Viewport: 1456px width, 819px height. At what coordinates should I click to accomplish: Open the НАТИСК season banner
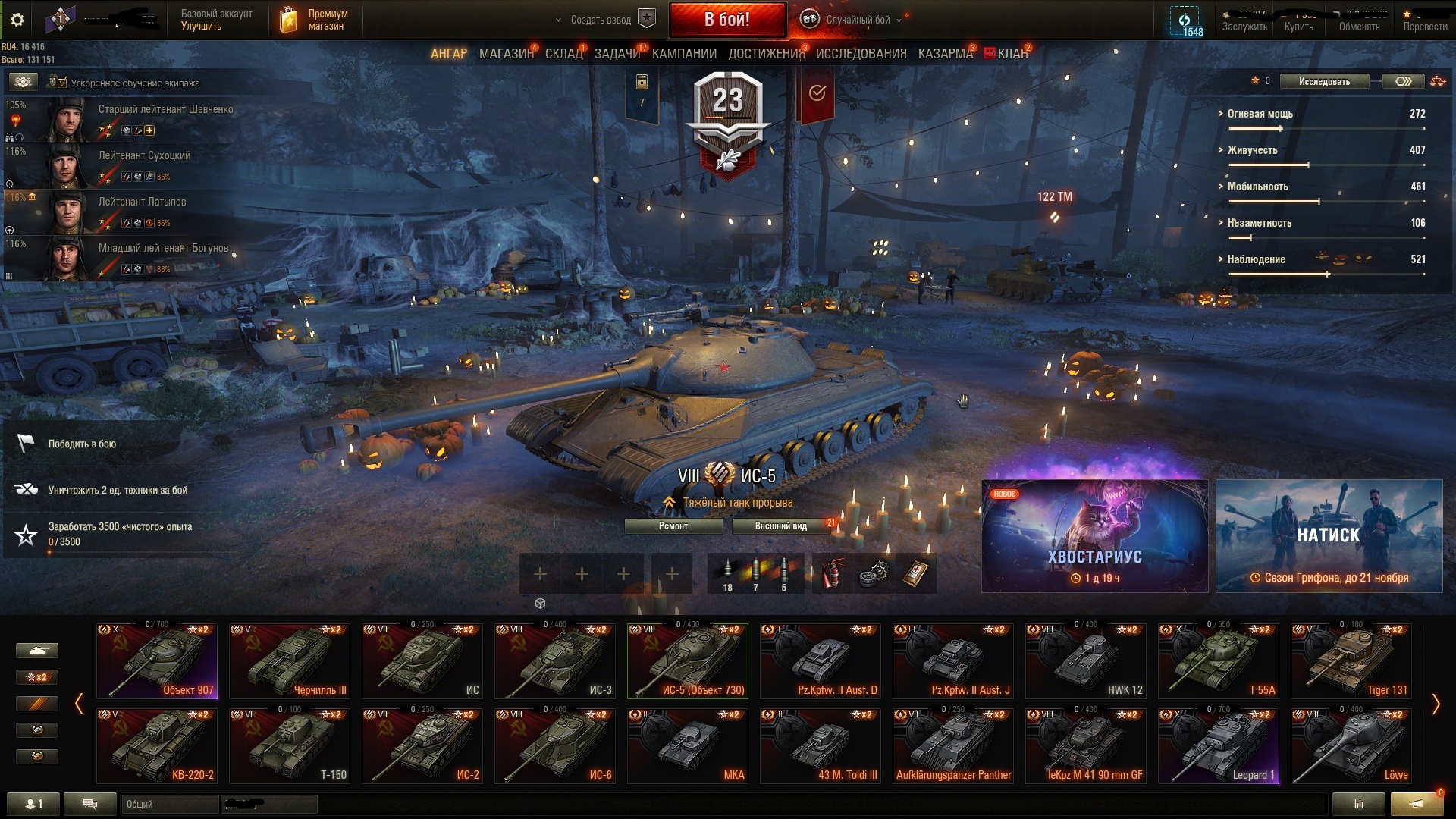(x=1329, y=536)
